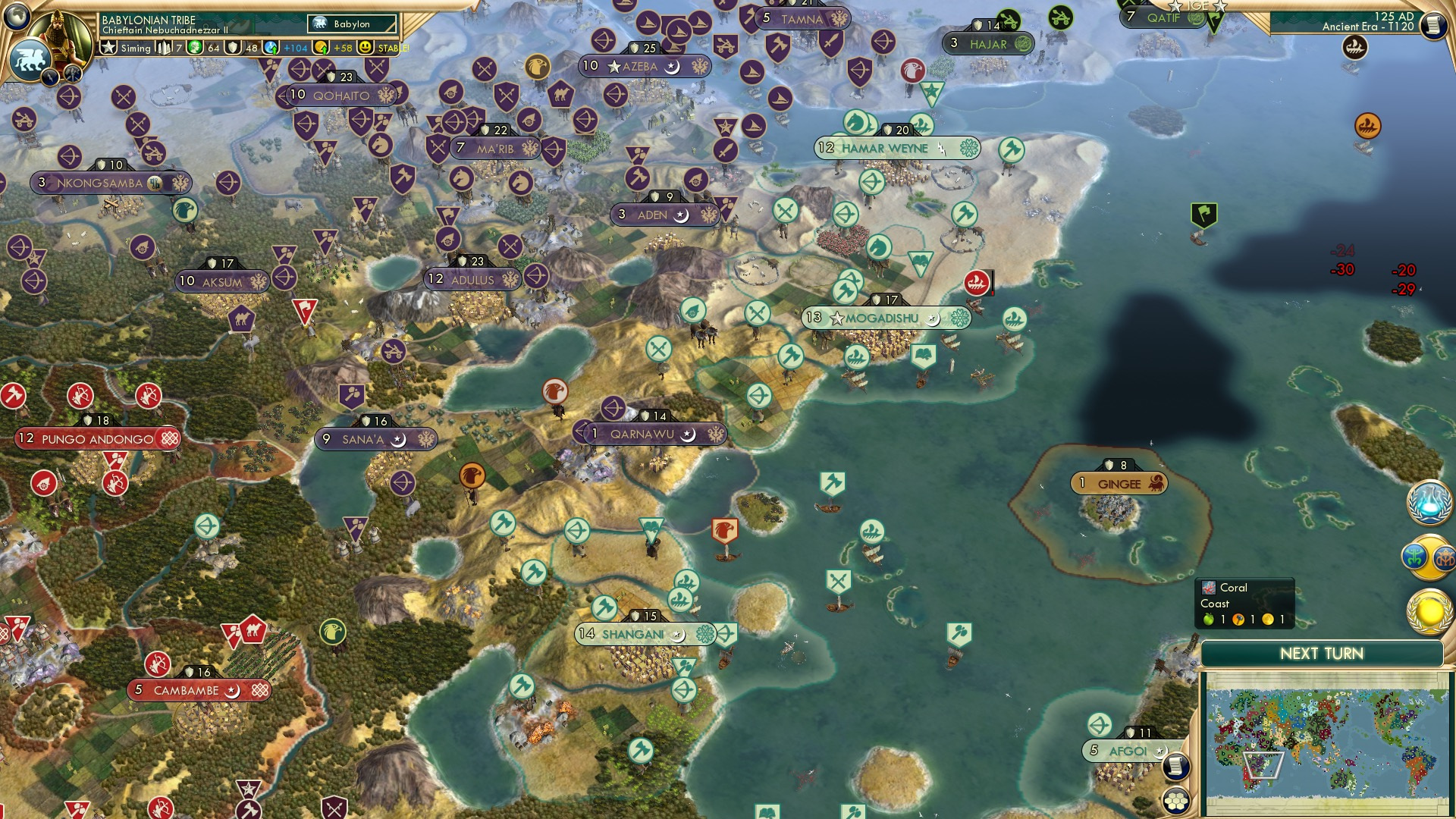Open the globe icon in the corner

(15, 15)
